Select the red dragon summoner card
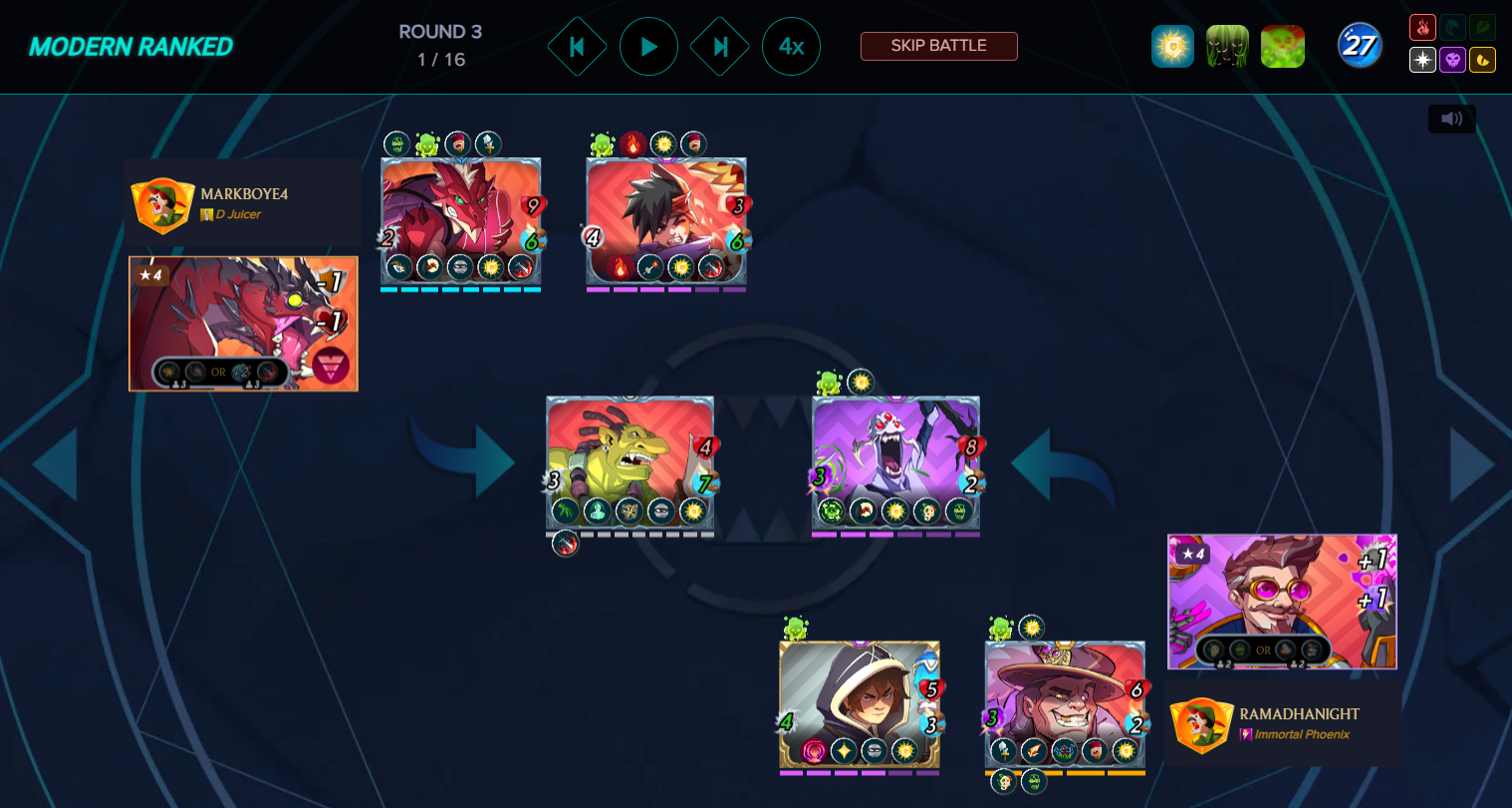 243,323
